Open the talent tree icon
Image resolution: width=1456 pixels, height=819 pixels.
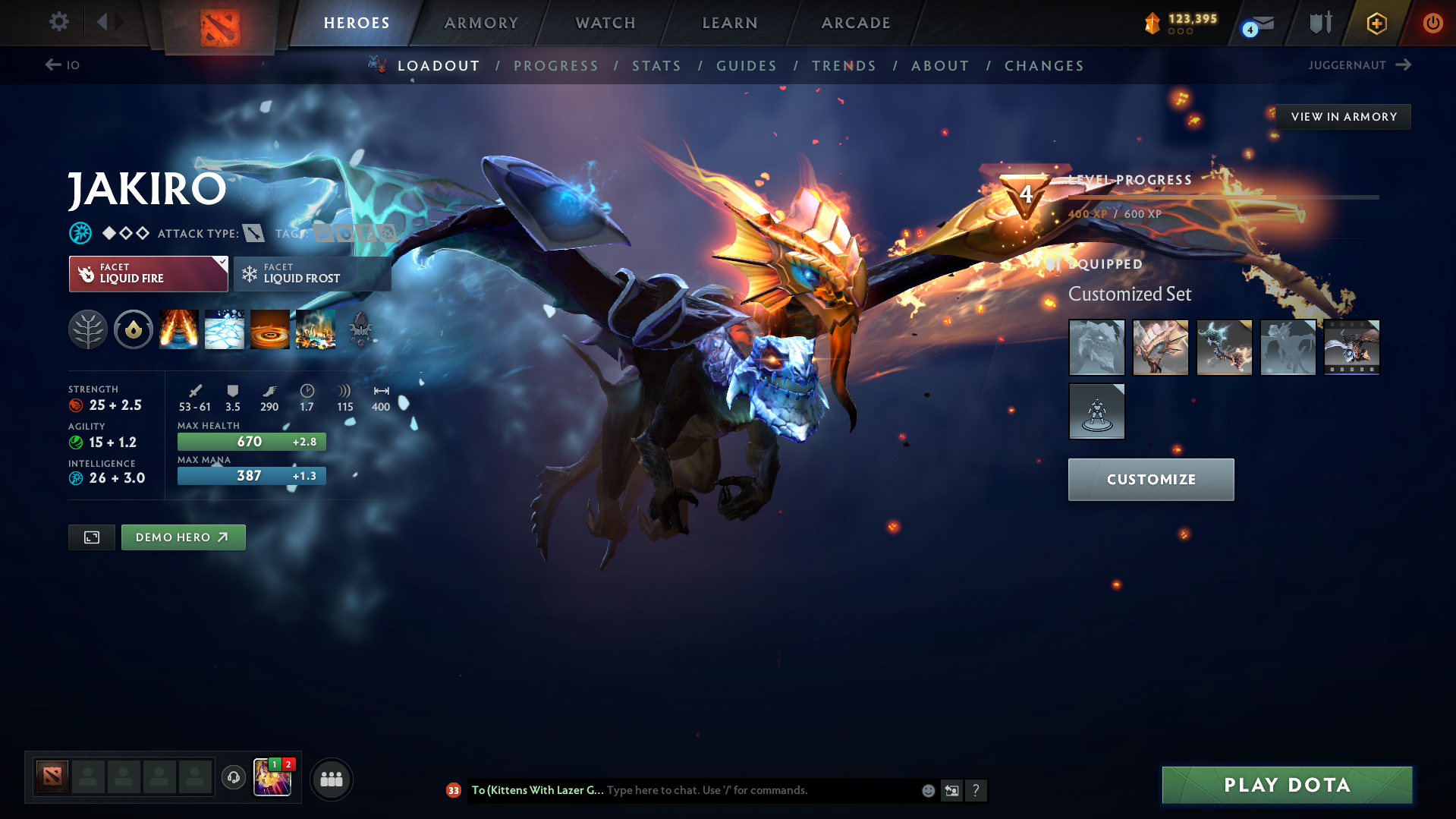[88, 329]
